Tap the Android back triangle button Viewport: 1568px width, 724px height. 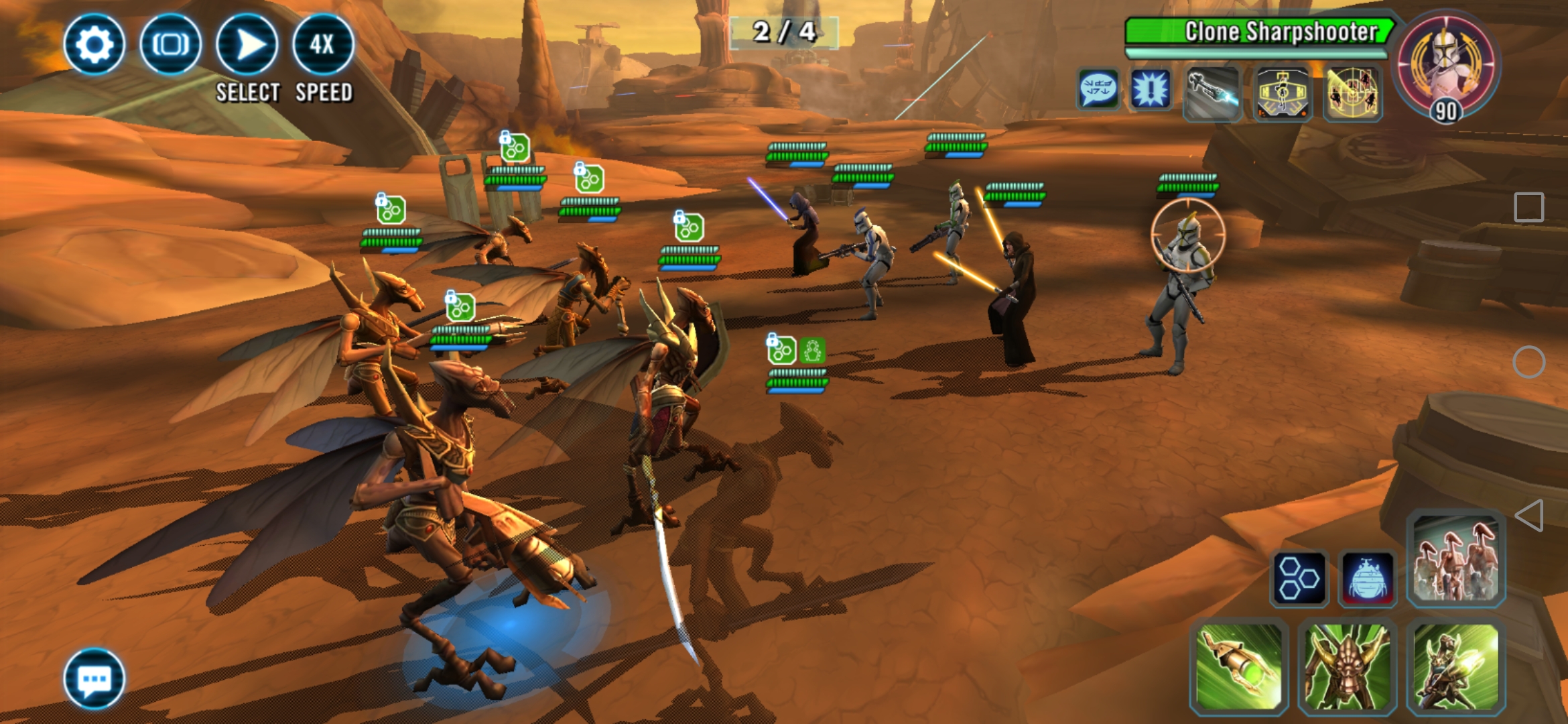coord(1529,516)
